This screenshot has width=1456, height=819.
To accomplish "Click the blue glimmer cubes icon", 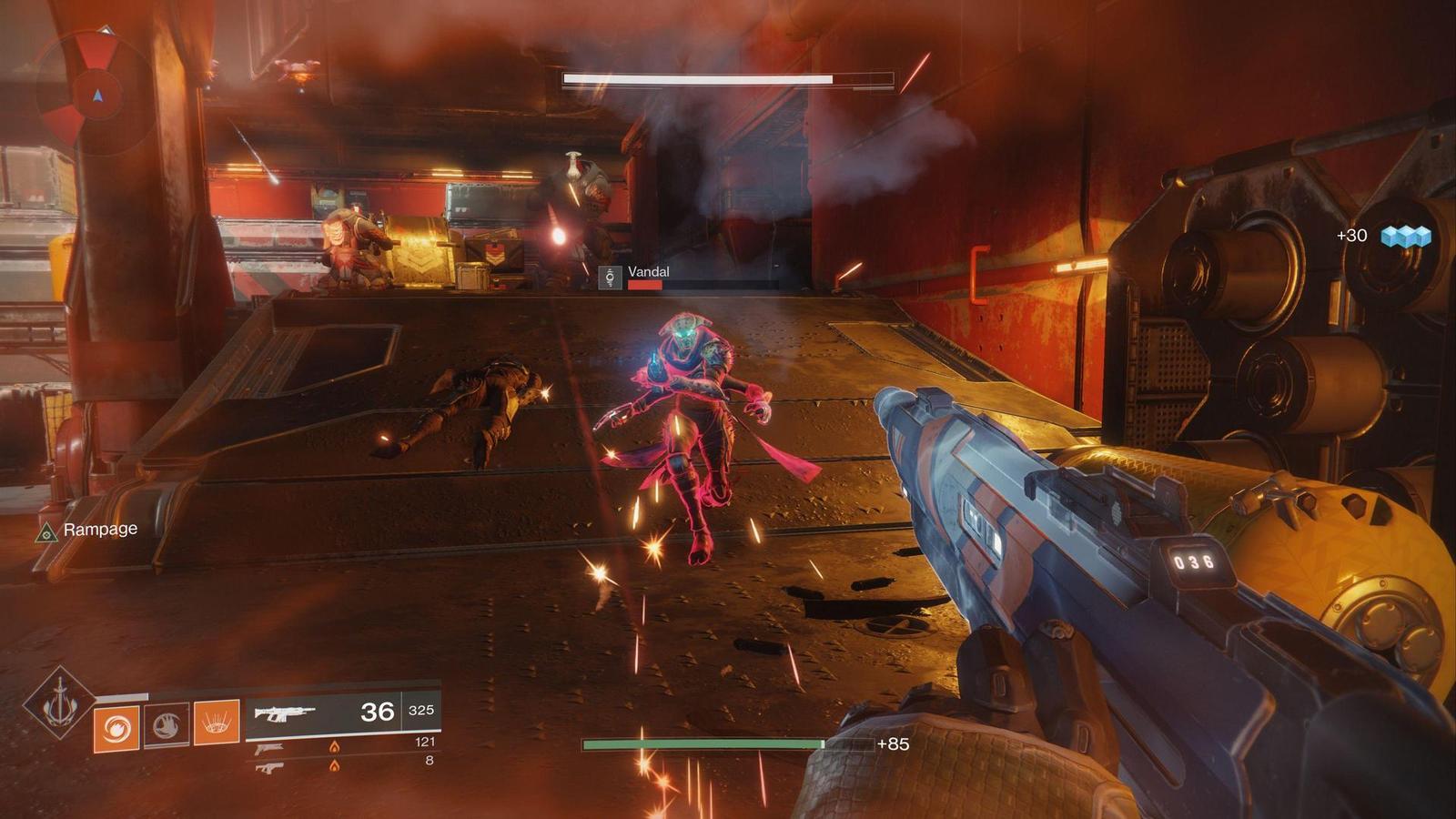I will point(1405,237).
